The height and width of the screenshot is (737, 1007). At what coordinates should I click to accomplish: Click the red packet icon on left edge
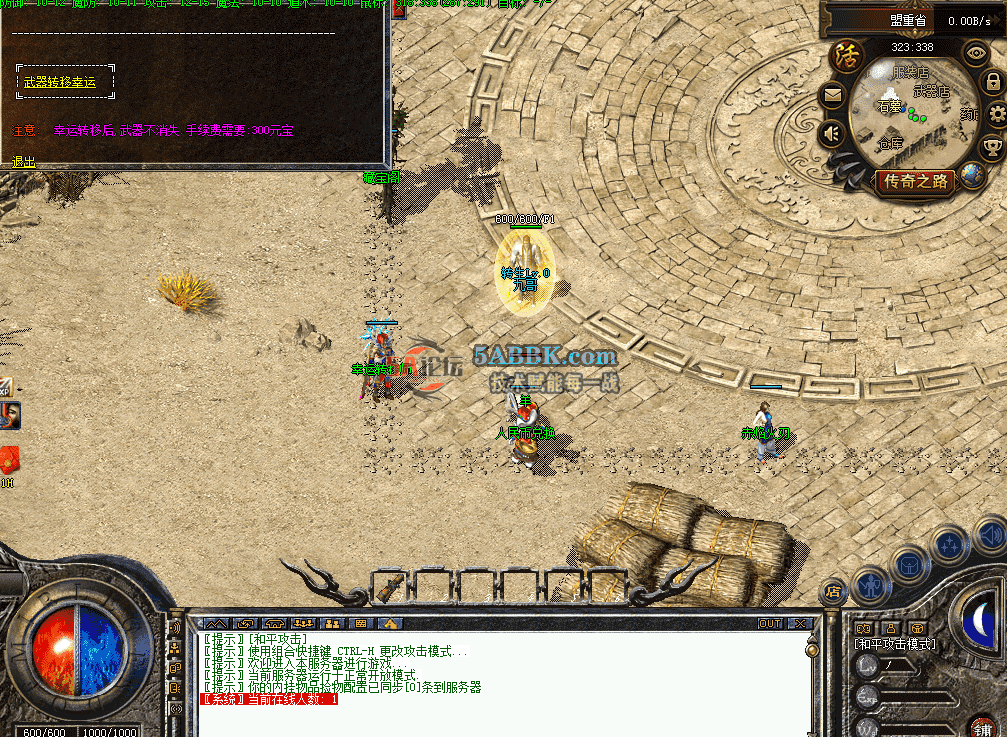pos(9,461)
